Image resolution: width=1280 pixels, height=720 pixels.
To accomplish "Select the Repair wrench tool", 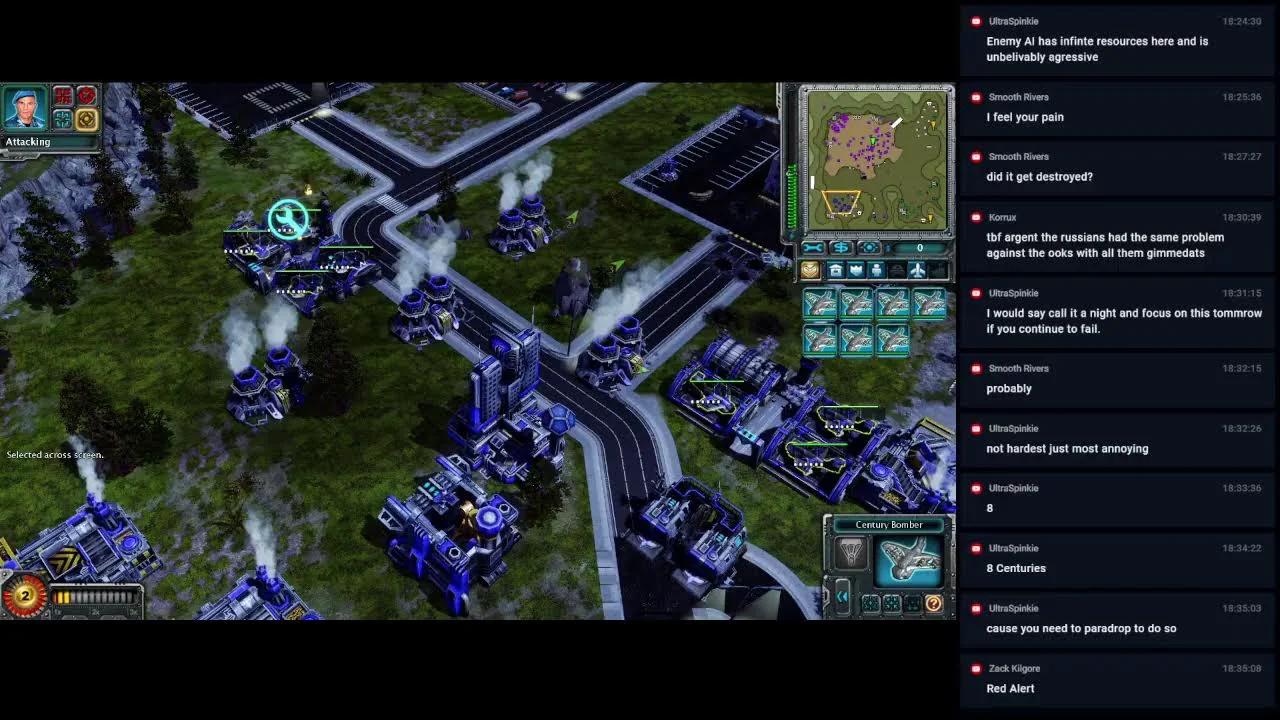I will pos(815,247).
